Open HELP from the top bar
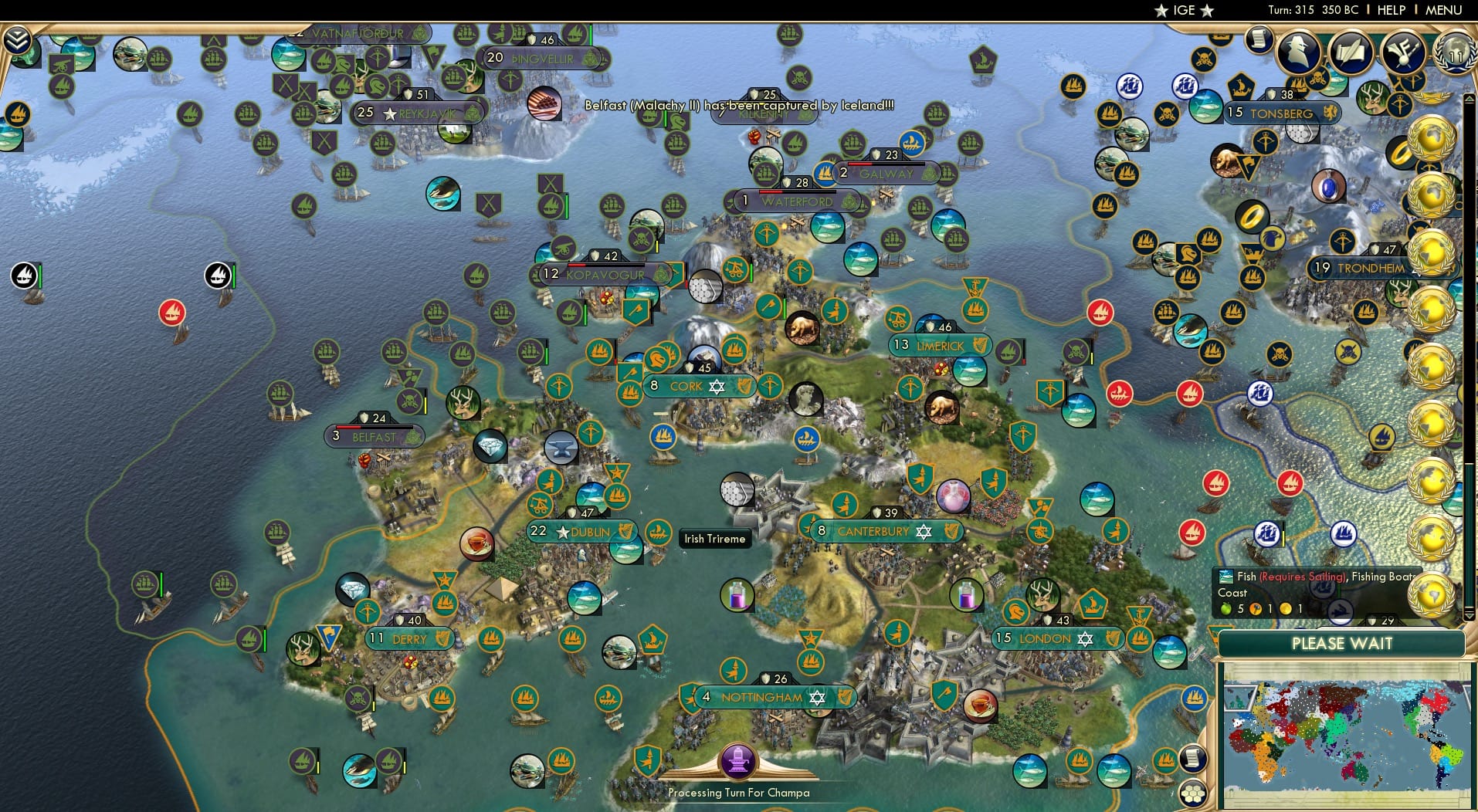 1391,10
